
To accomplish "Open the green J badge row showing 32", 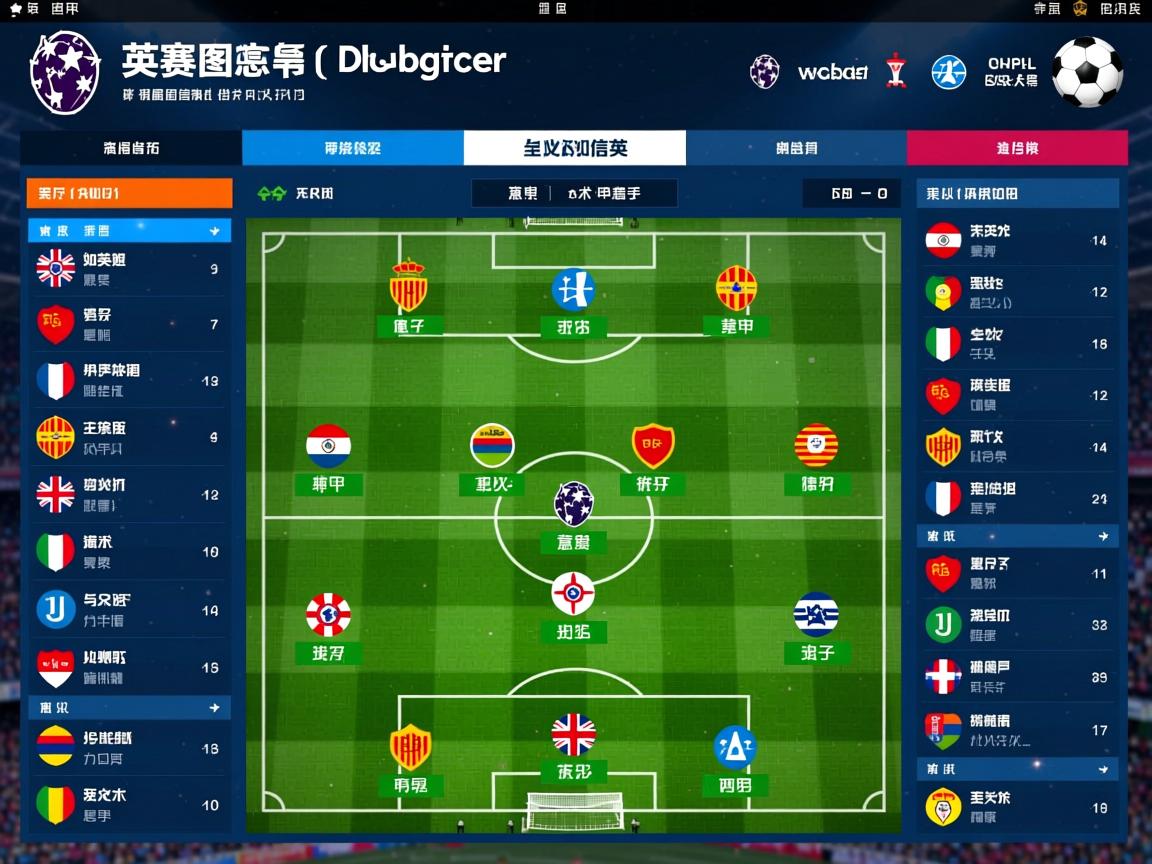I will point(1018,625).
